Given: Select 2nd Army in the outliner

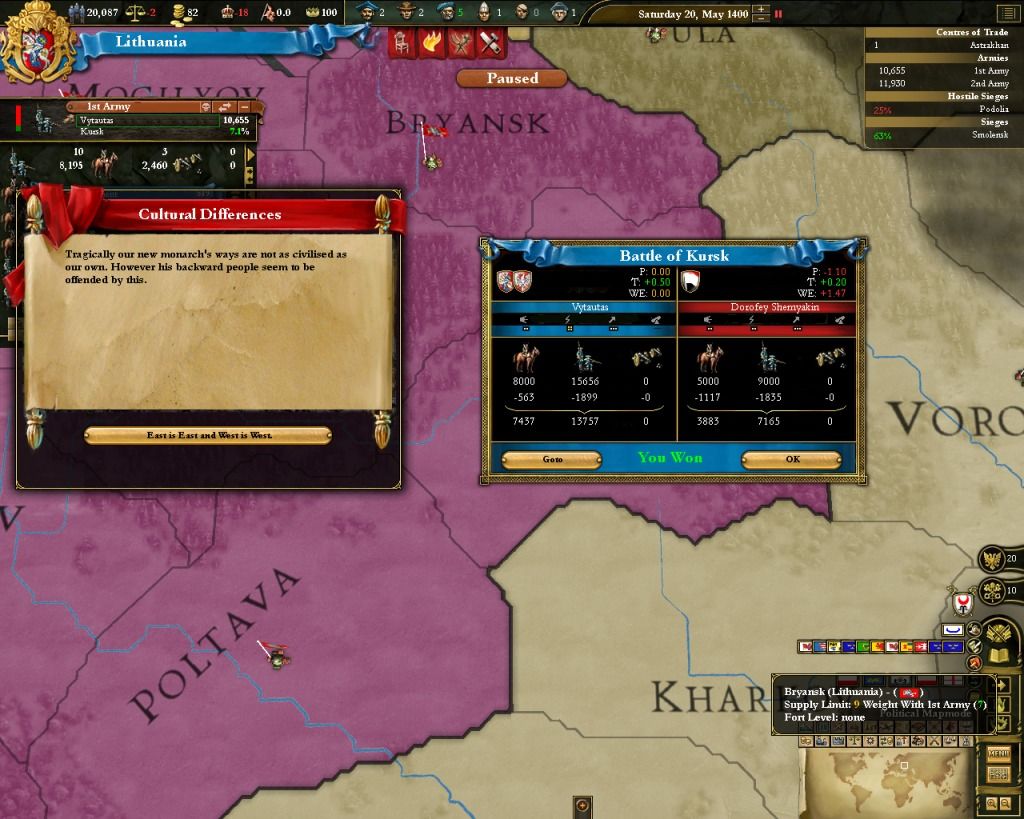Looking at the screenshot, I should (992, 84).
